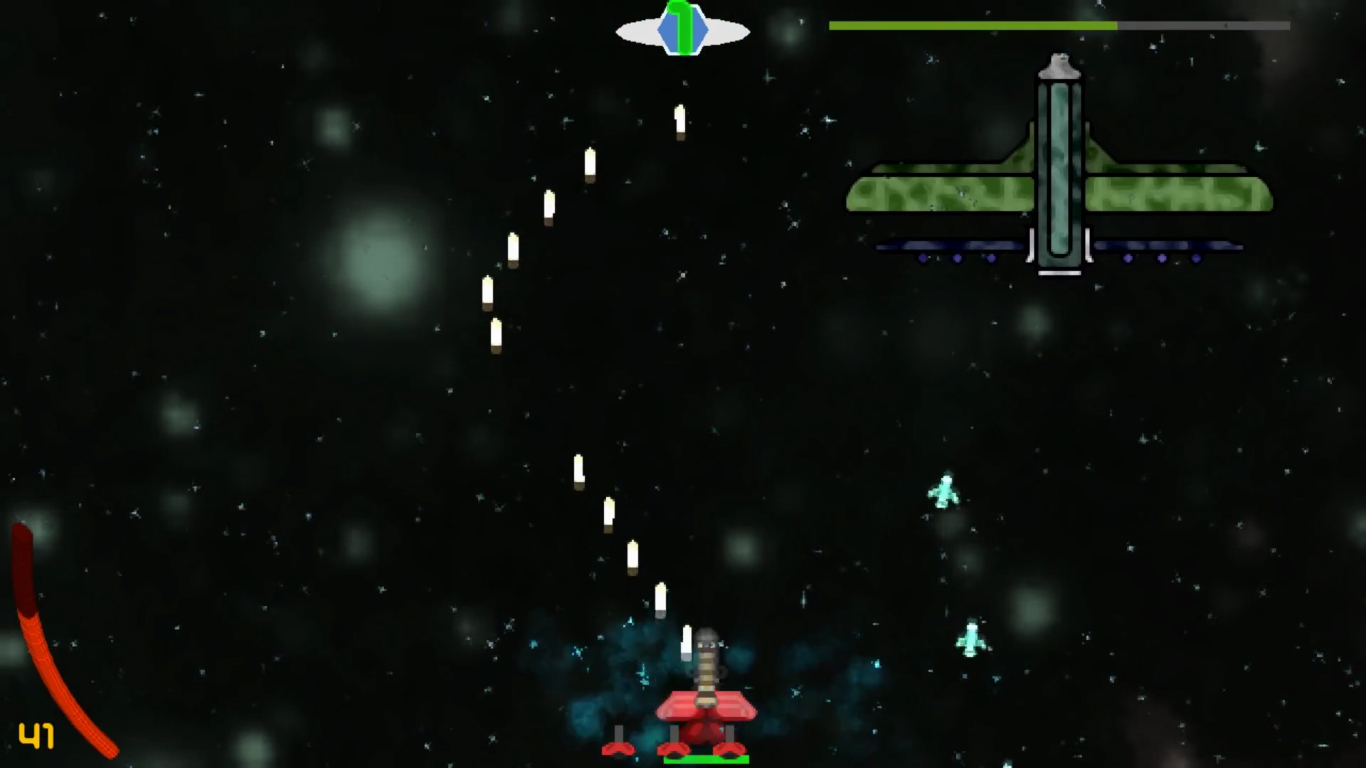Image resolution: width=1366 pixels, height=768 pixels.
Task: Click the white elliptical ring around the planet icon
Action: pos(640,30)
